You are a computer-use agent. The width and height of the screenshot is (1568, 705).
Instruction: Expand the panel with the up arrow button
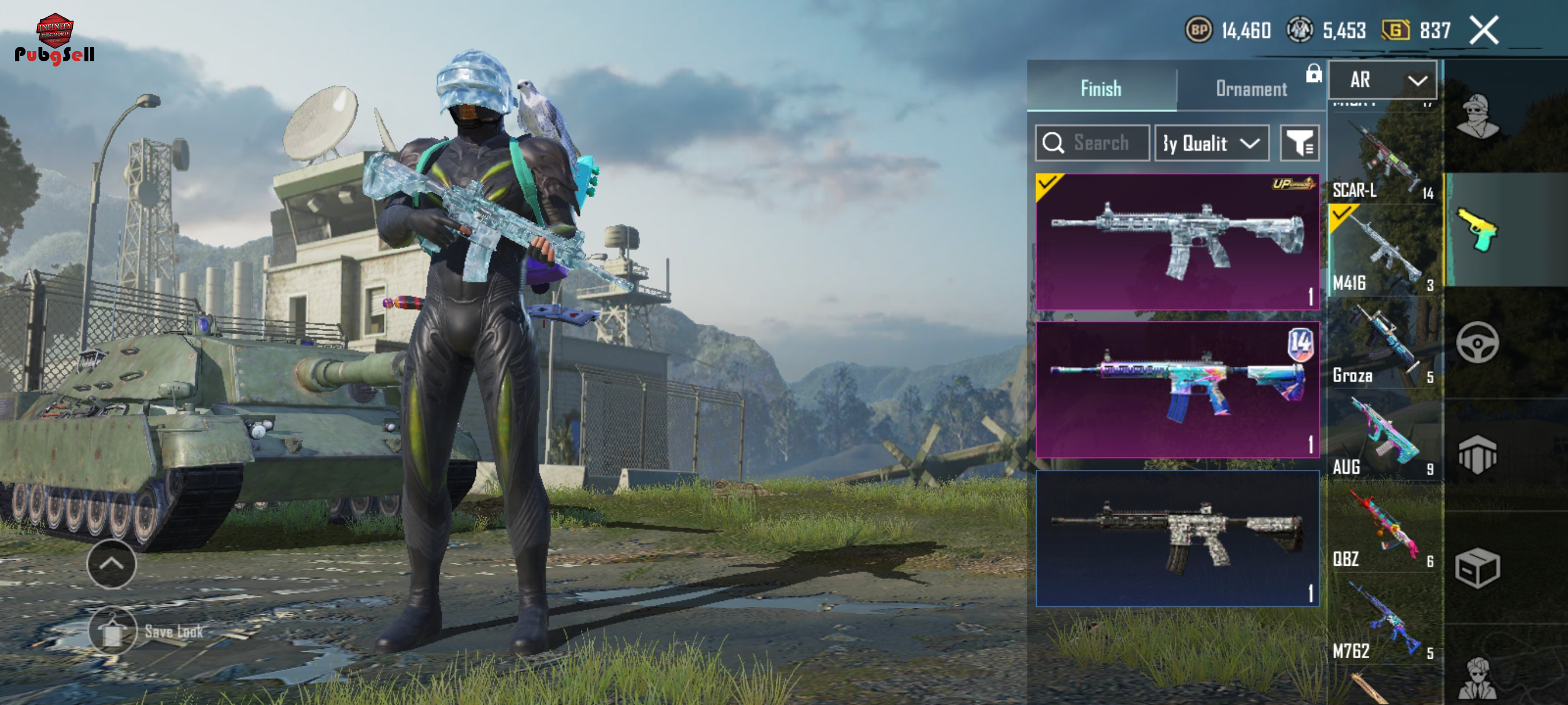point(112,564)
